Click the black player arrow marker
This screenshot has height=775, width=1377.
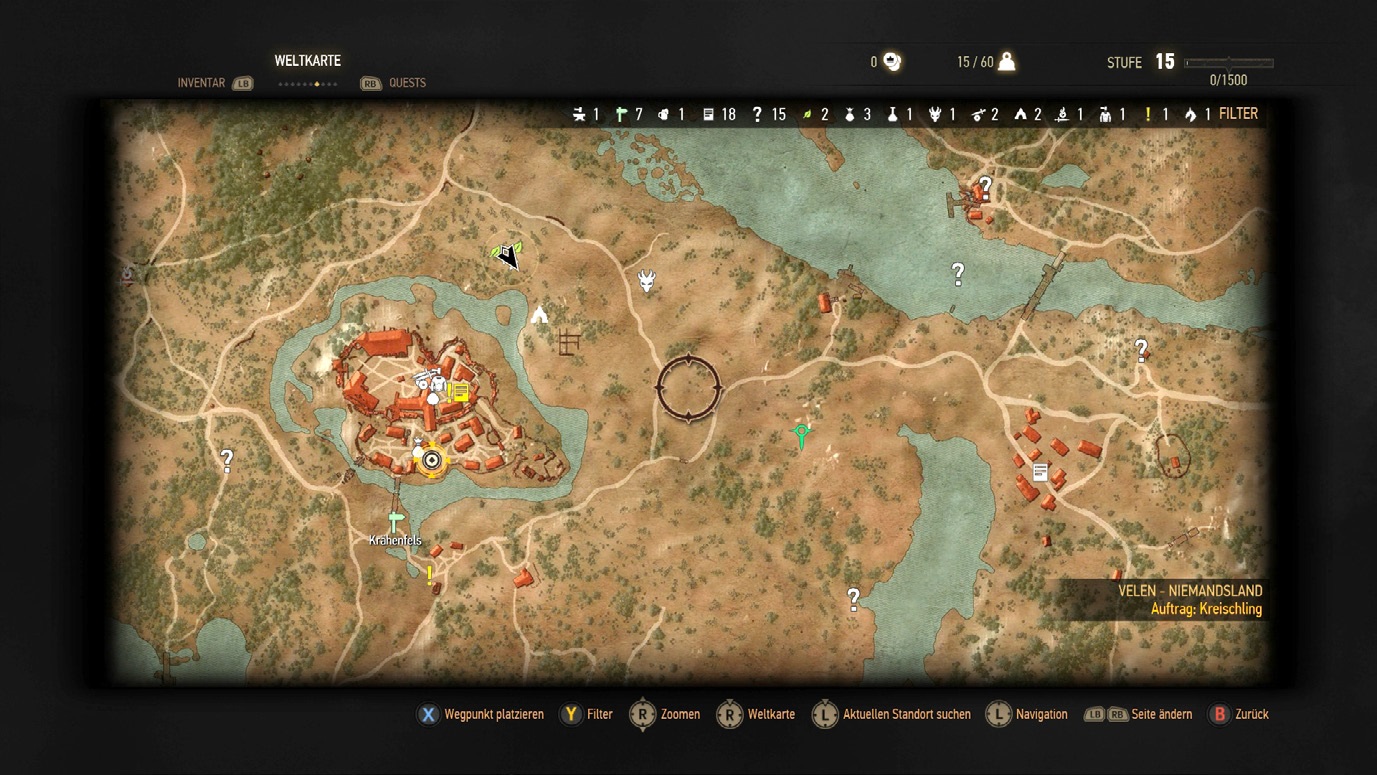(x=510, y=257)
